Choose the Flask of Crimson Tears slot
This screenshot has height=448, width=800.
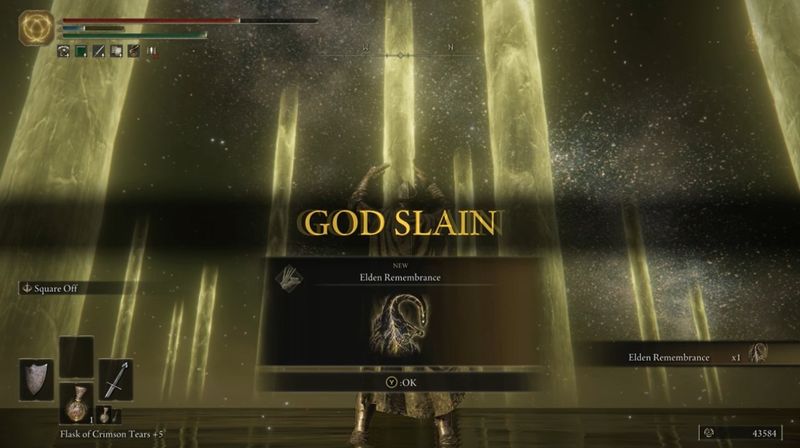tap(76, 401)
